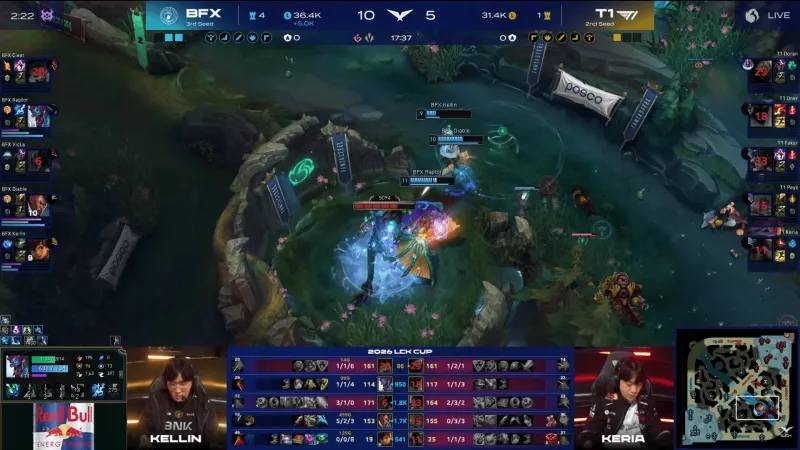Click the Red Bull sponsor banner

[62, 427]
